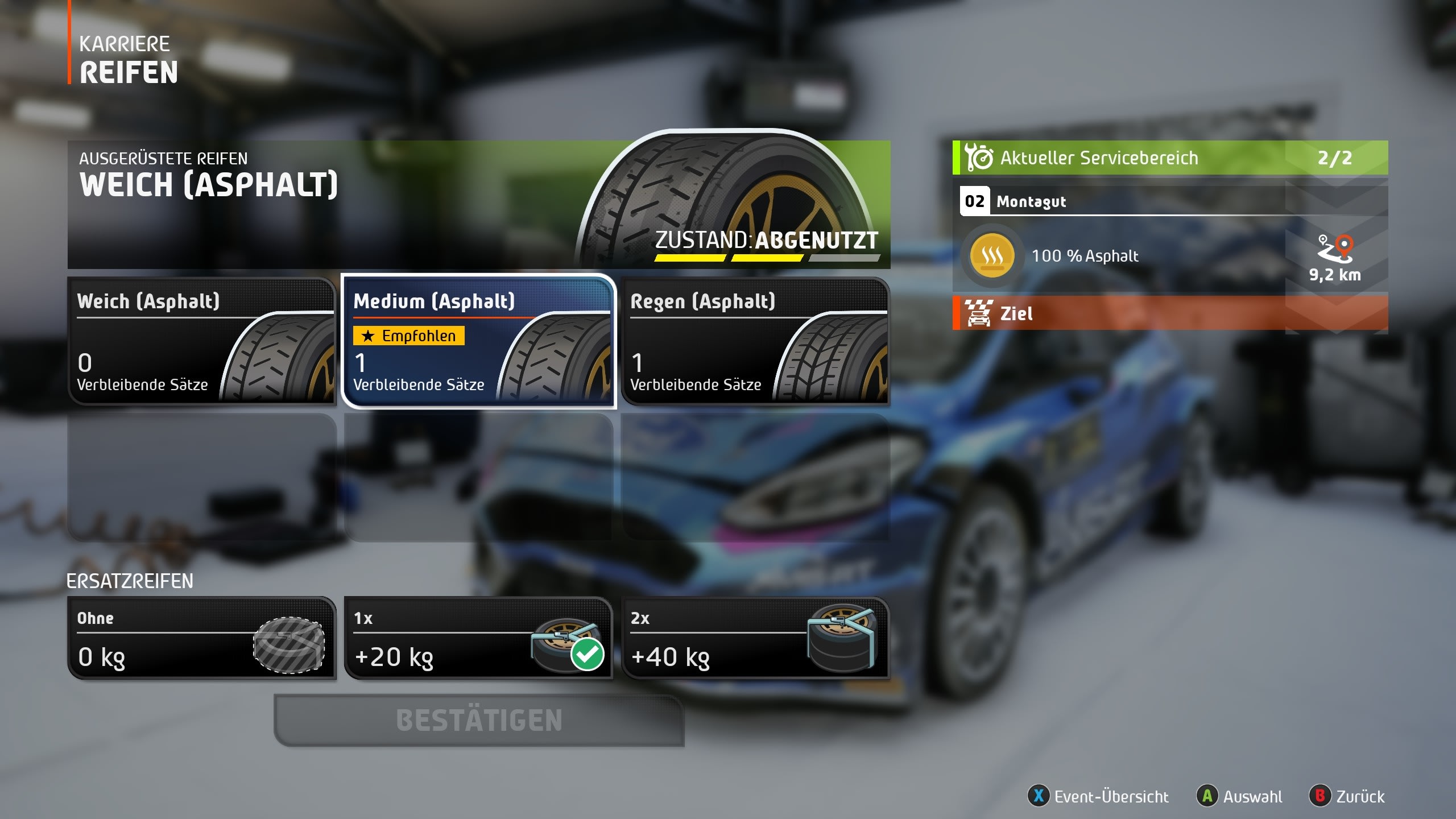This screenshot has width=1456, height=819.
Task: Choose the recommended Medium (Asphalt) tyres
Action: click(x=478, y=341)
